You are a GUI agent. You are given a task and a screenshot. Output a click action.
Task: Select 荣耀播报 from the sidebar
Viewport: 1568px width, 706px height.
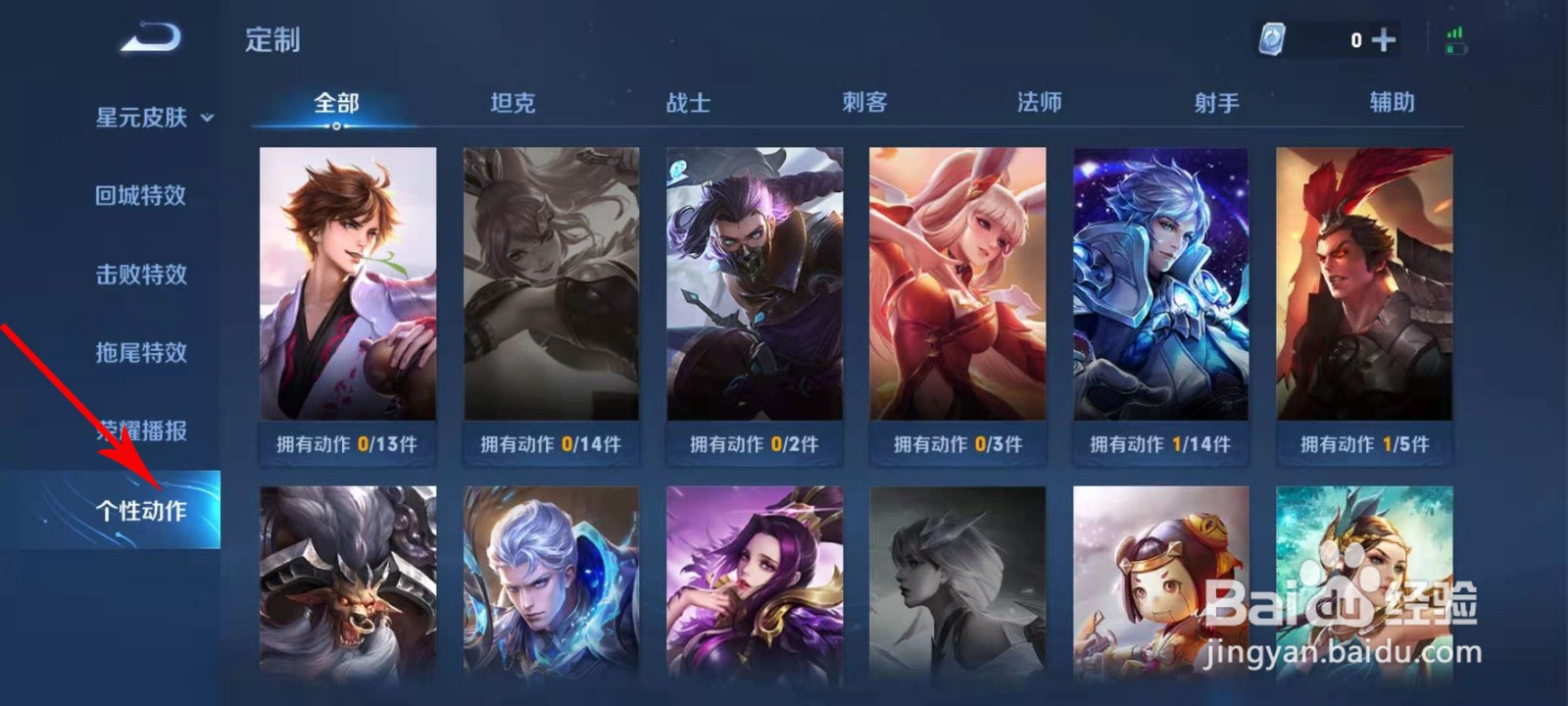point(140,430)
